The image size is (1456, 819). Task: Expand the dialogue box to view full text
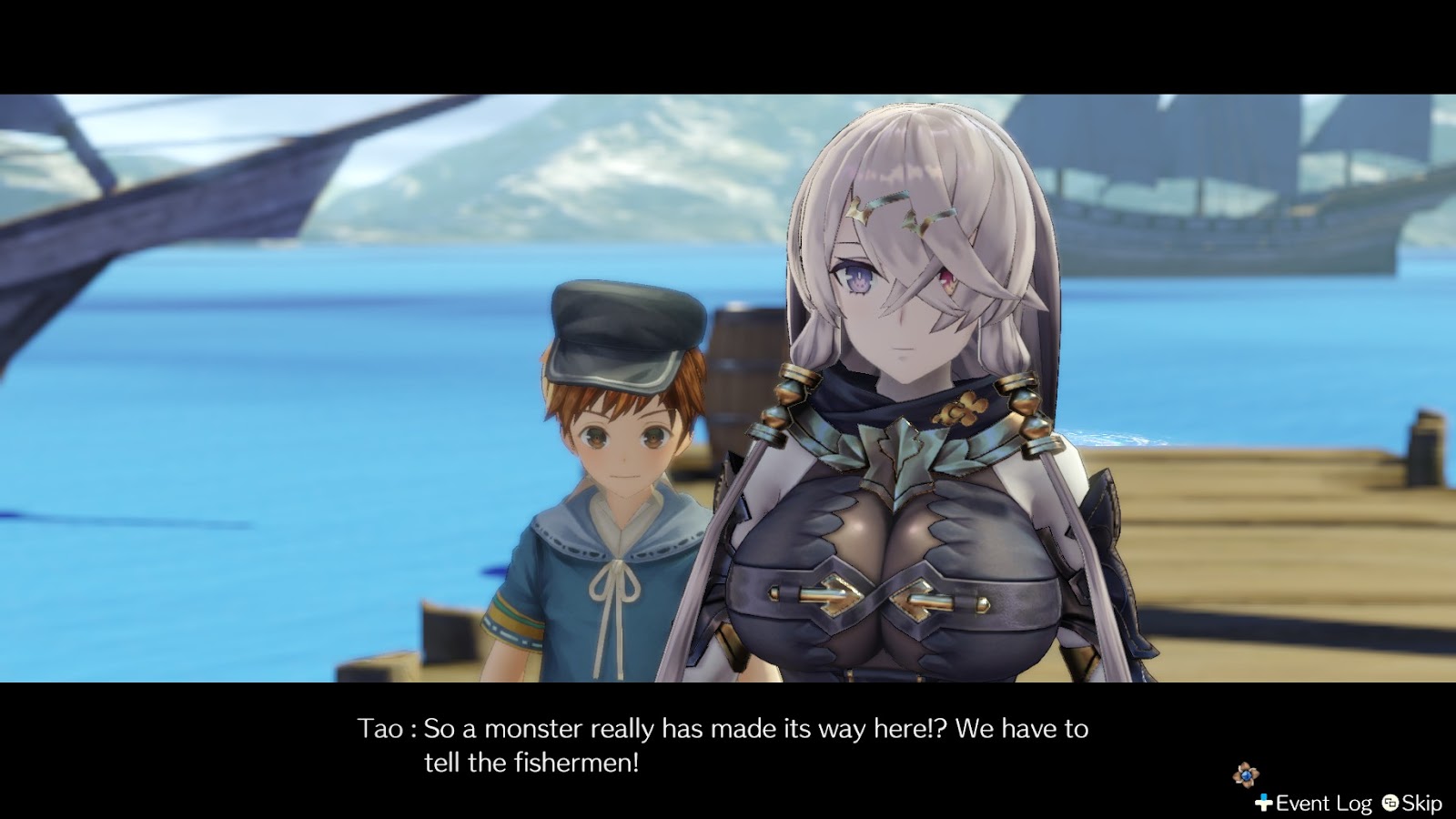[x=719, y=742]
